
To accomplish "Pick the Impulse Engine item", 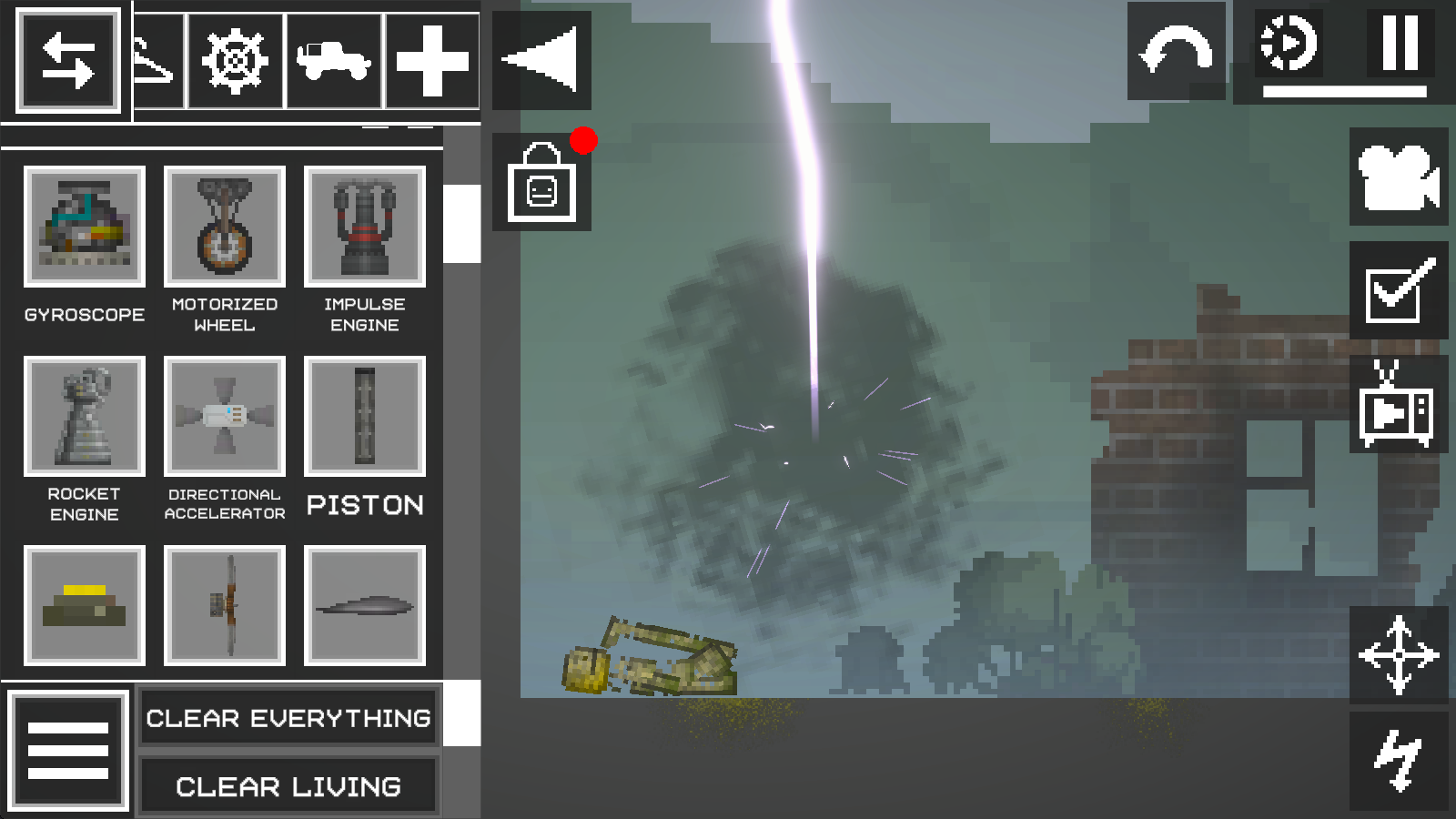I will pos(365,227).
